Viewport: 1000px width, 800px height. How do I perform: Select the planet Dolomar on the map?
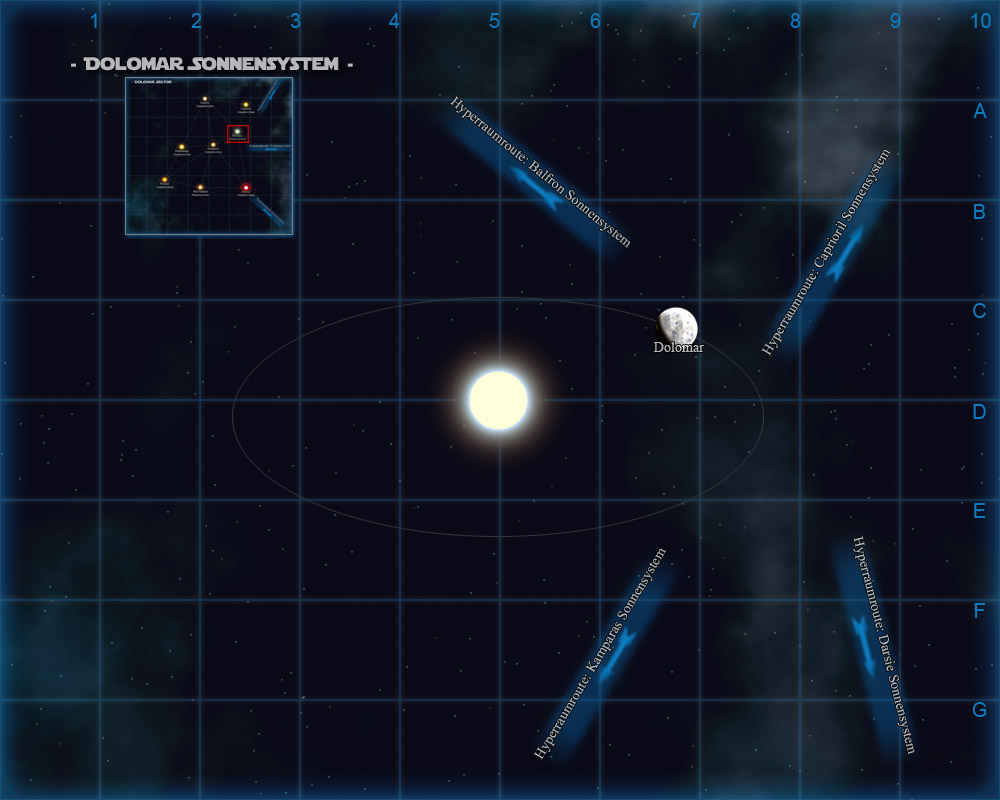tap(678, 326)
